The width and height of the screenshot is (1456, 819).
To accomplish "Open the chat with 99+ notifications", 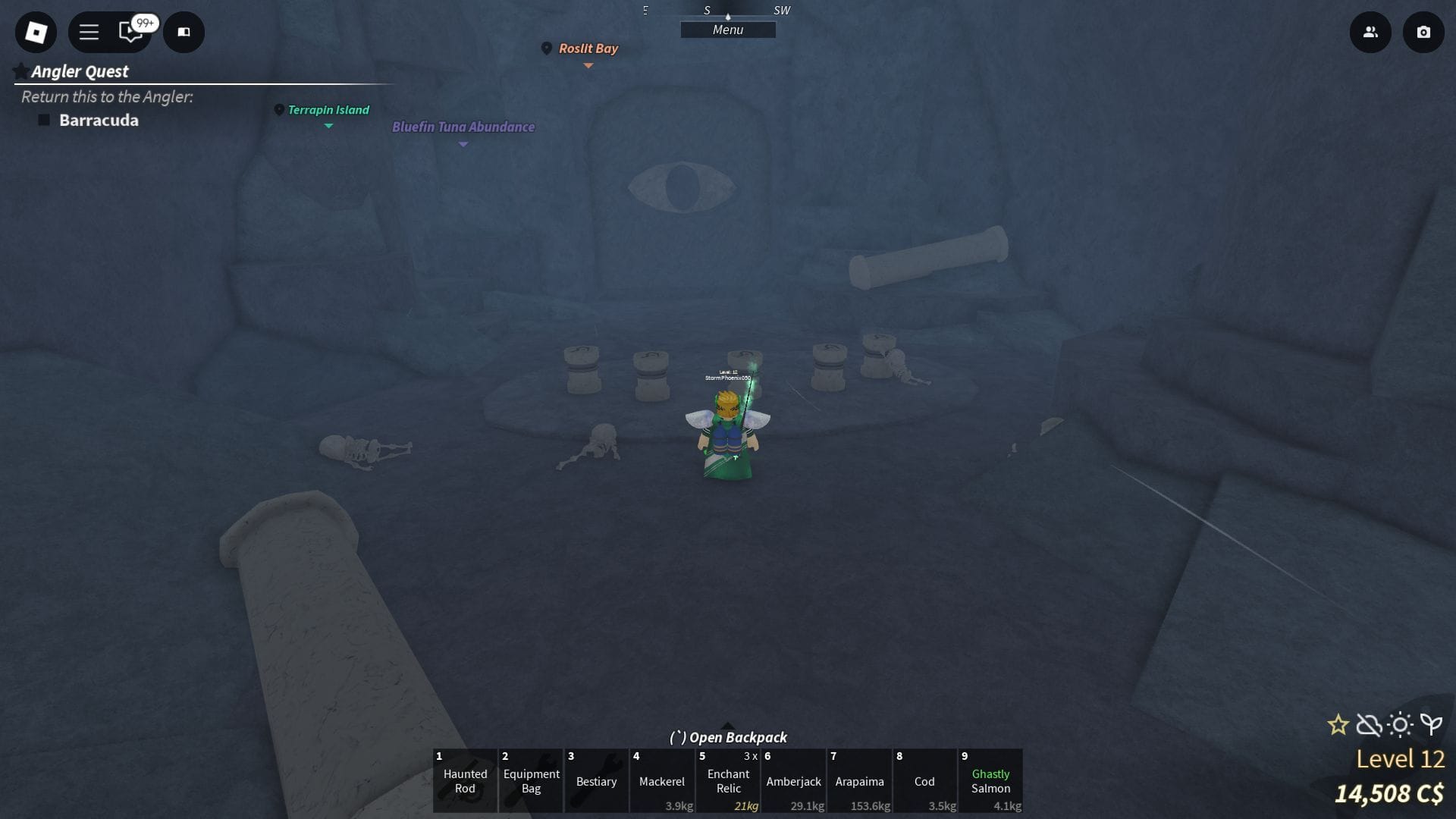I will point(130,33).
